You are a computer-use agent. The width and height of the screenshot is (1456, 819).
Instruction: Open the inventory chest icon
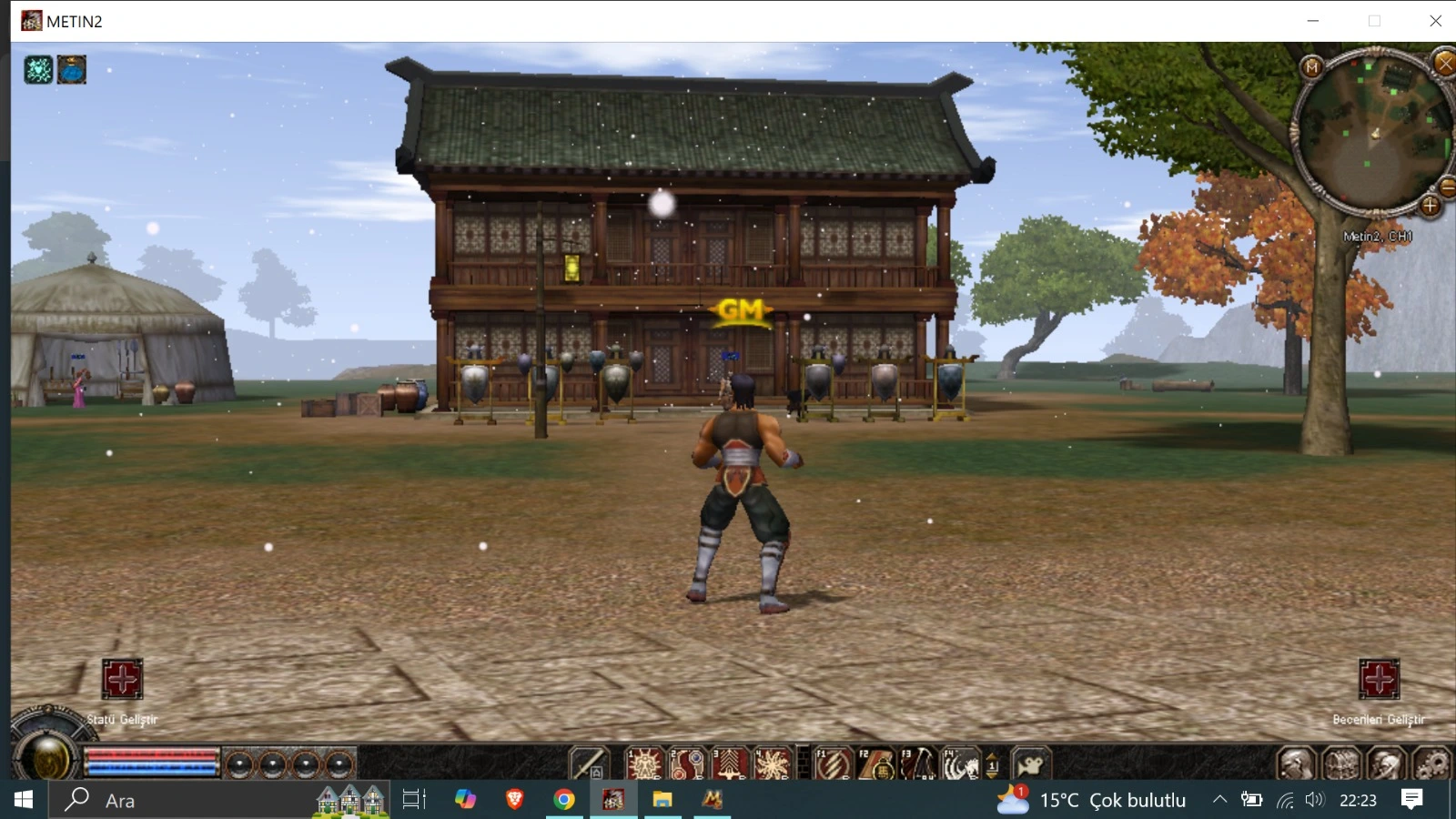(1341, 764)
